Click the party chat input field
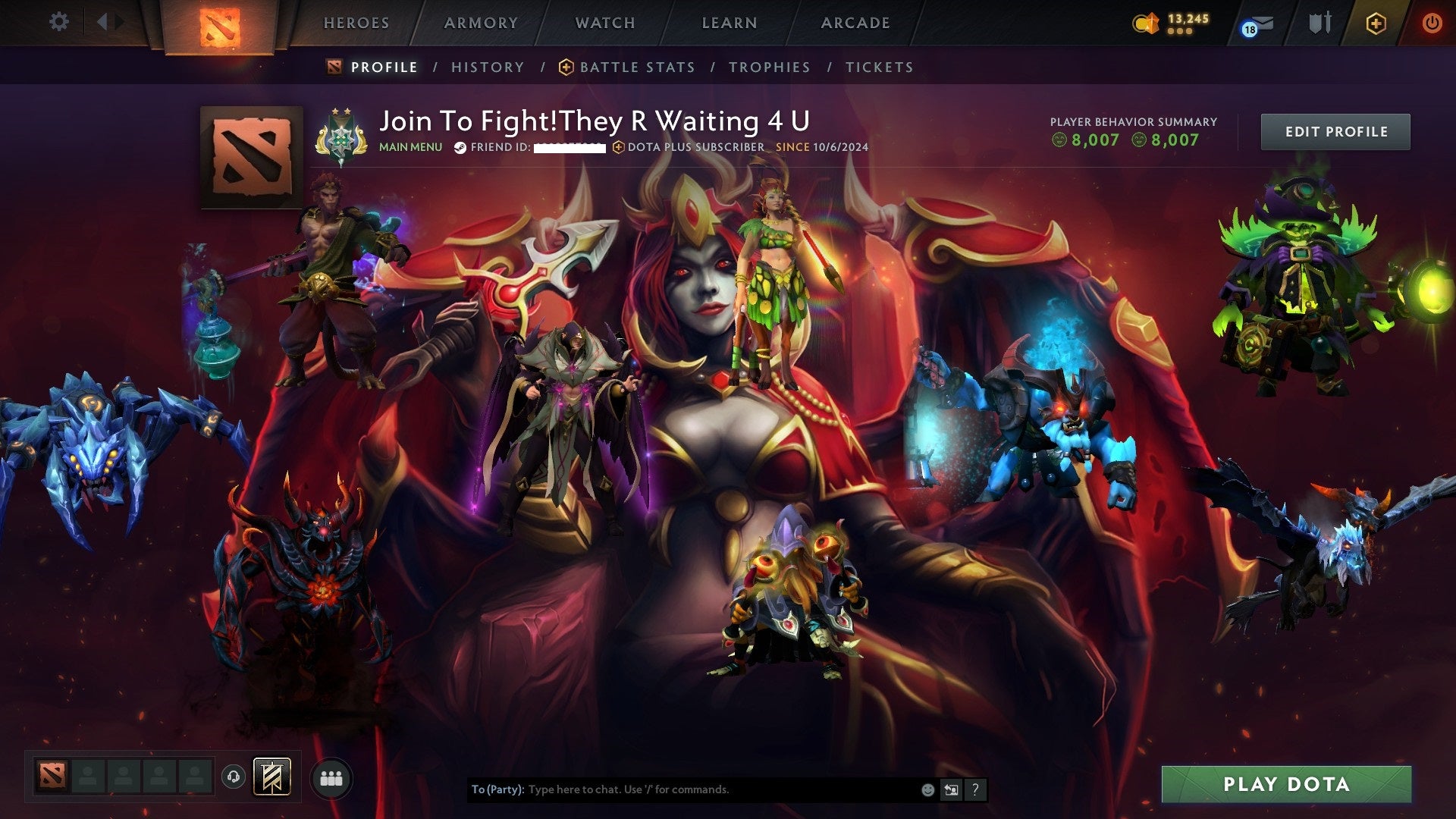 click(x=682, y=789)
